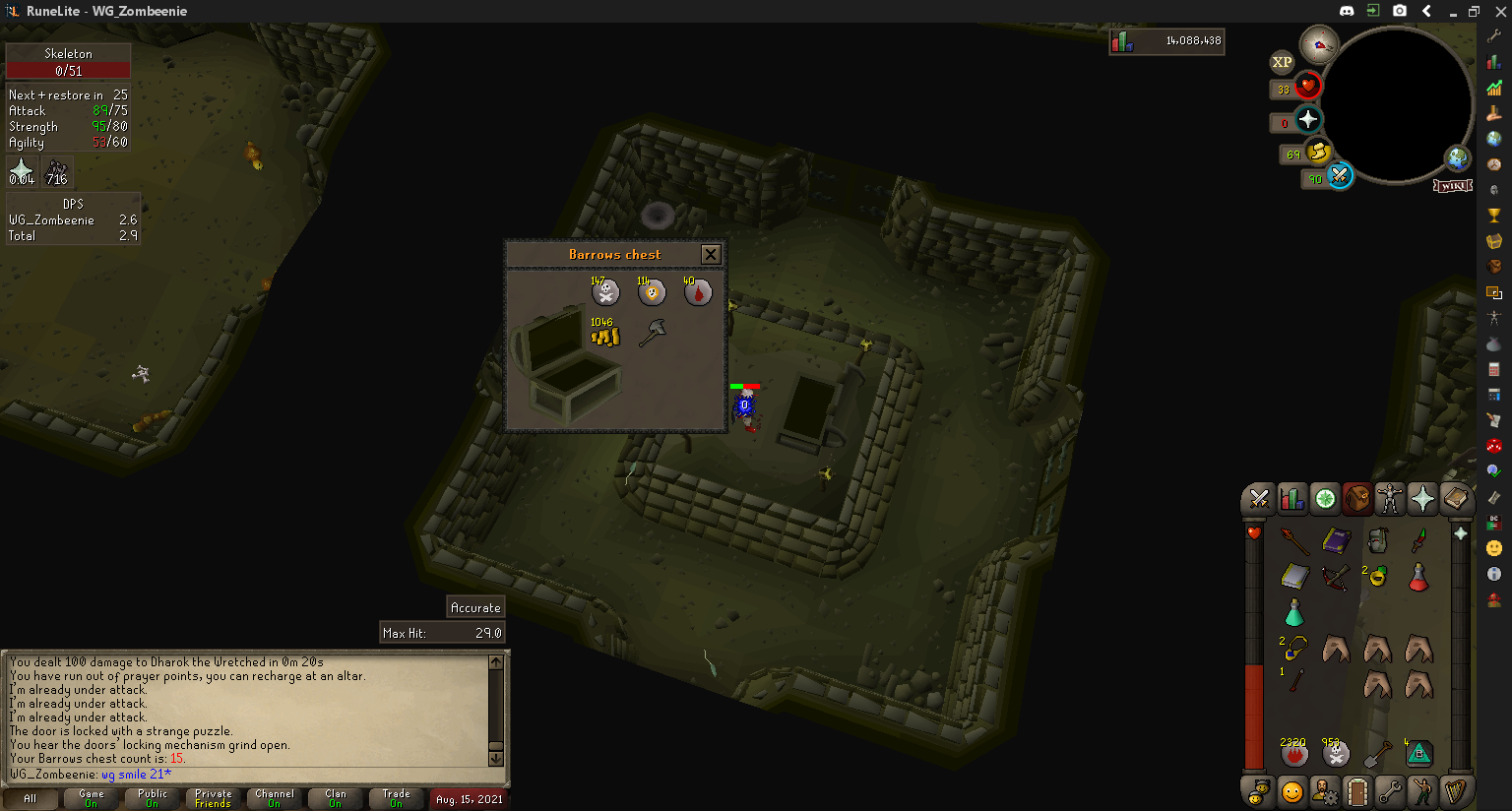Switch chat to the Public filter

[153, 798]
